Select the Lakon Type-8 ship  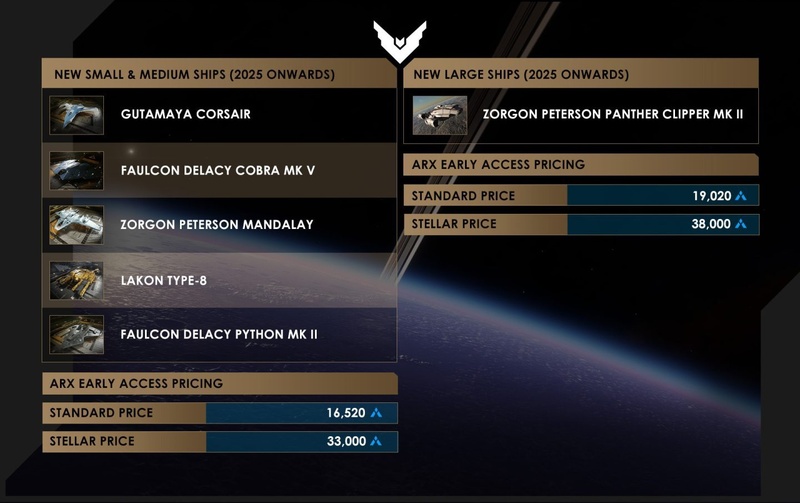pyautogui.click(x=218, y=280)
